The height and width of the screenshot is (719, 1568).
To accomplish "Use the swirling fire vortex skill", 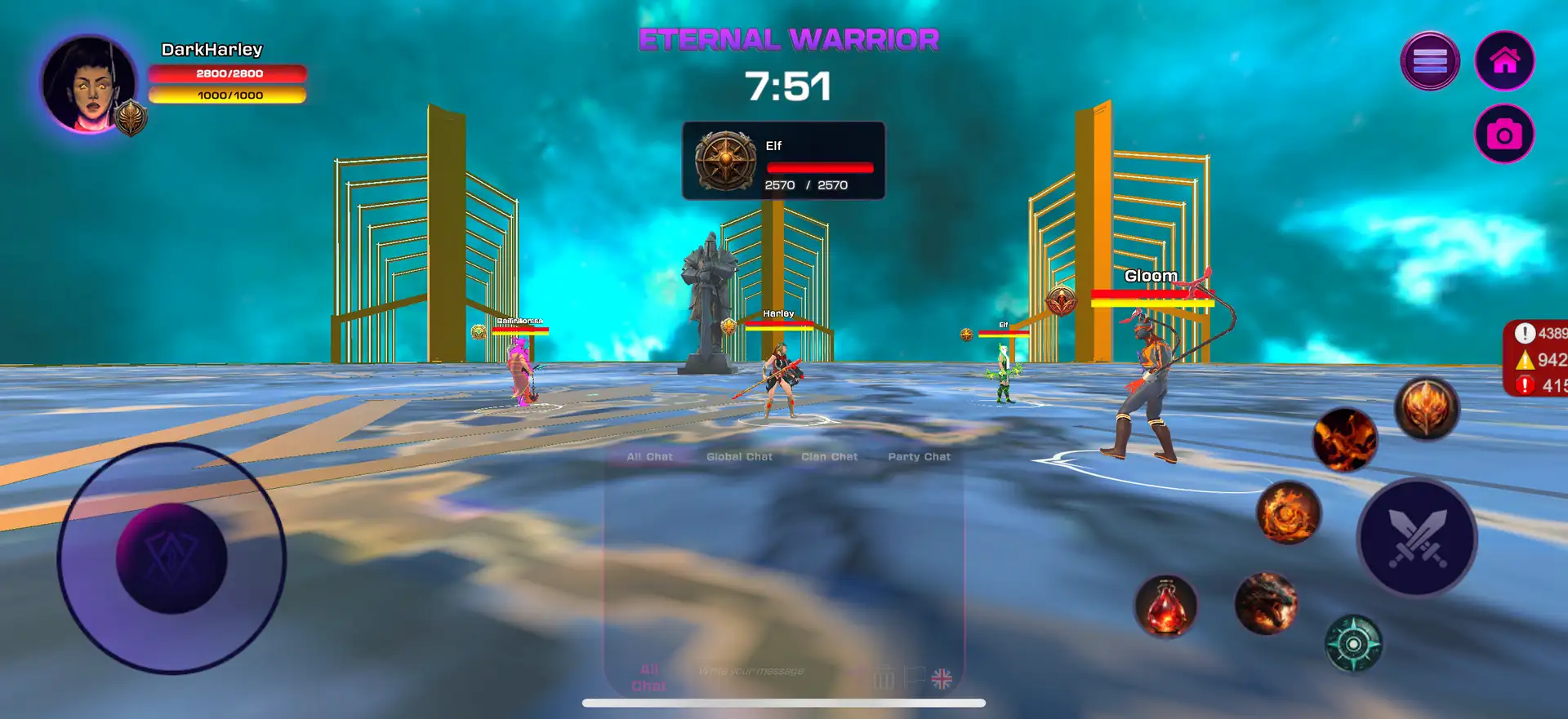I will [x=1288, y=513].
